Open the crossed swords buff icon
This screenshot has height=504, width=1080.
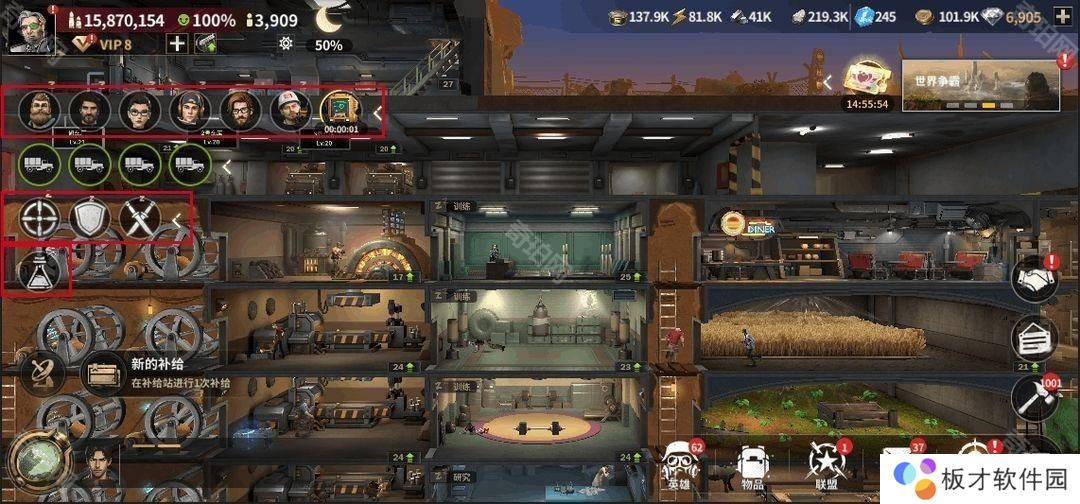pyautogui.click(x=140, y=219)
